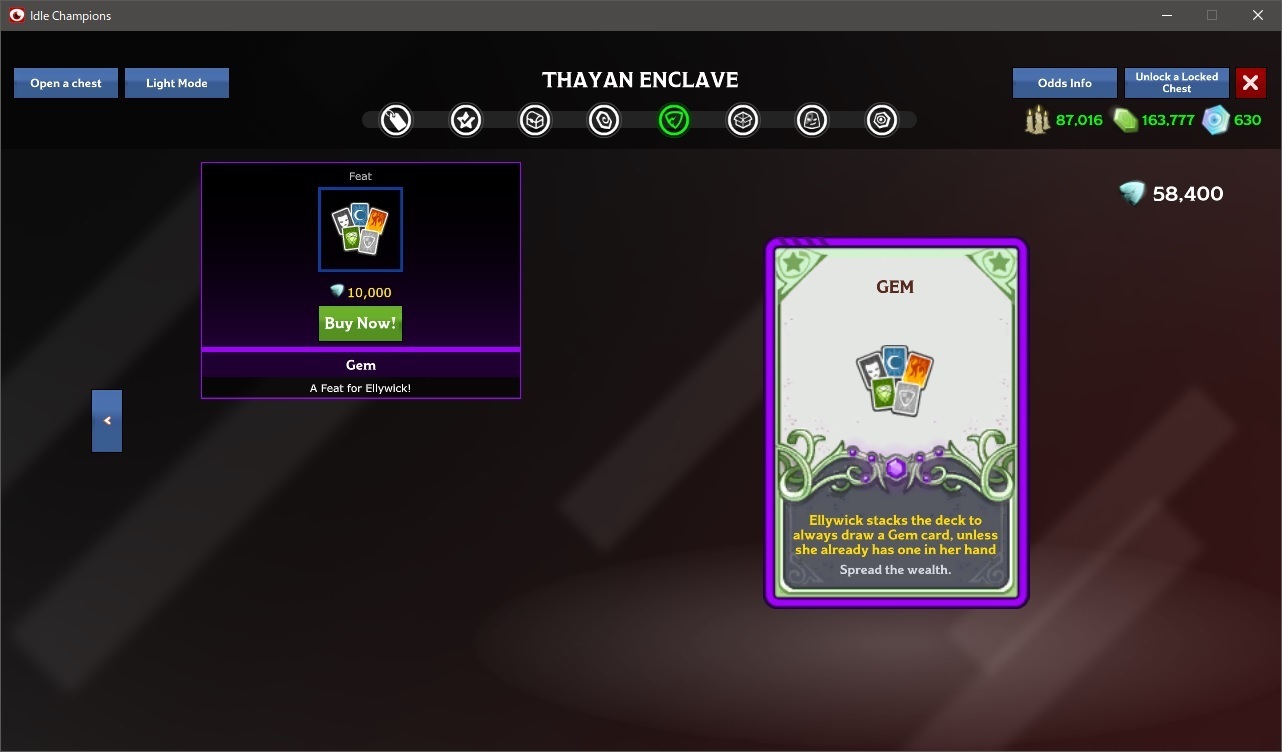This screenshot has width=1282, height=752.
Task: View the large Gem feat card
Action: [x=895, y=422]
